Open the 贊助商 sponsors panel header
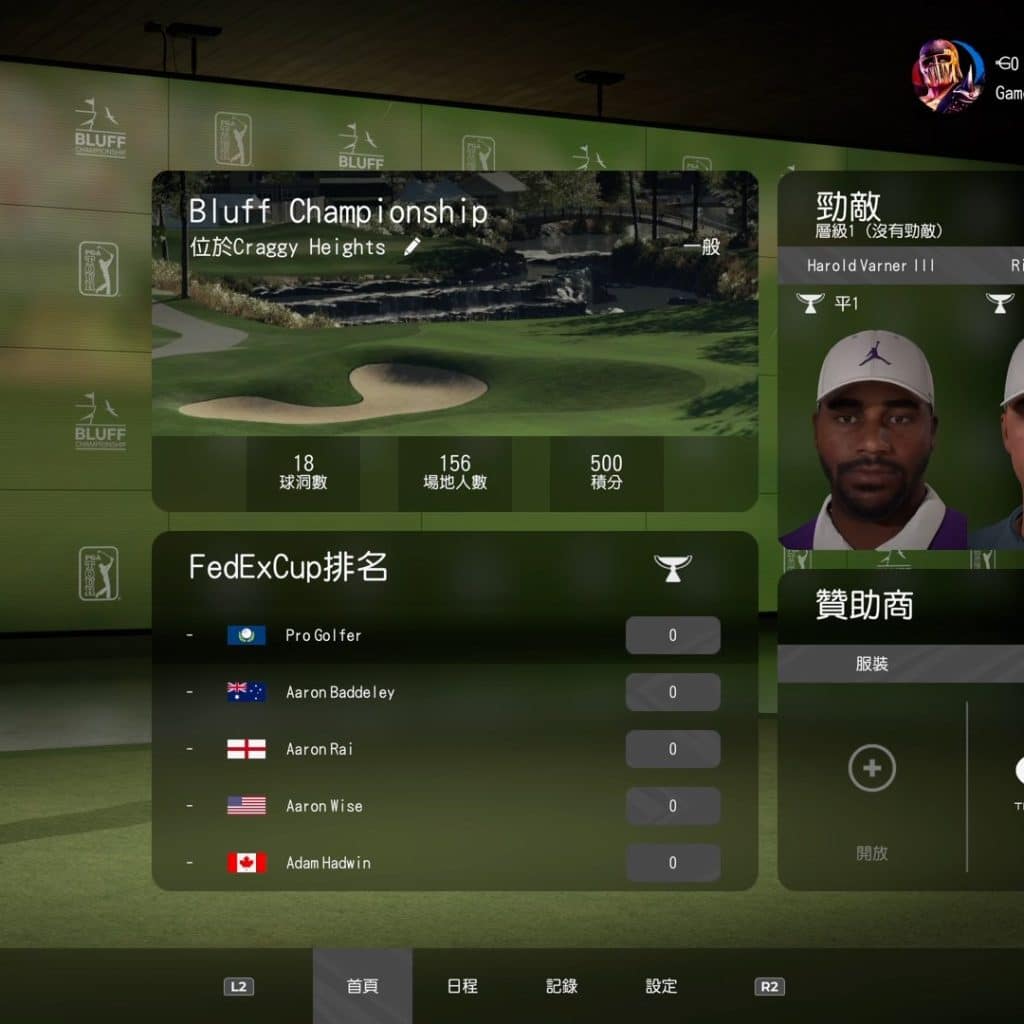Screen dimensions: 1024x1024 coord(864,606)
